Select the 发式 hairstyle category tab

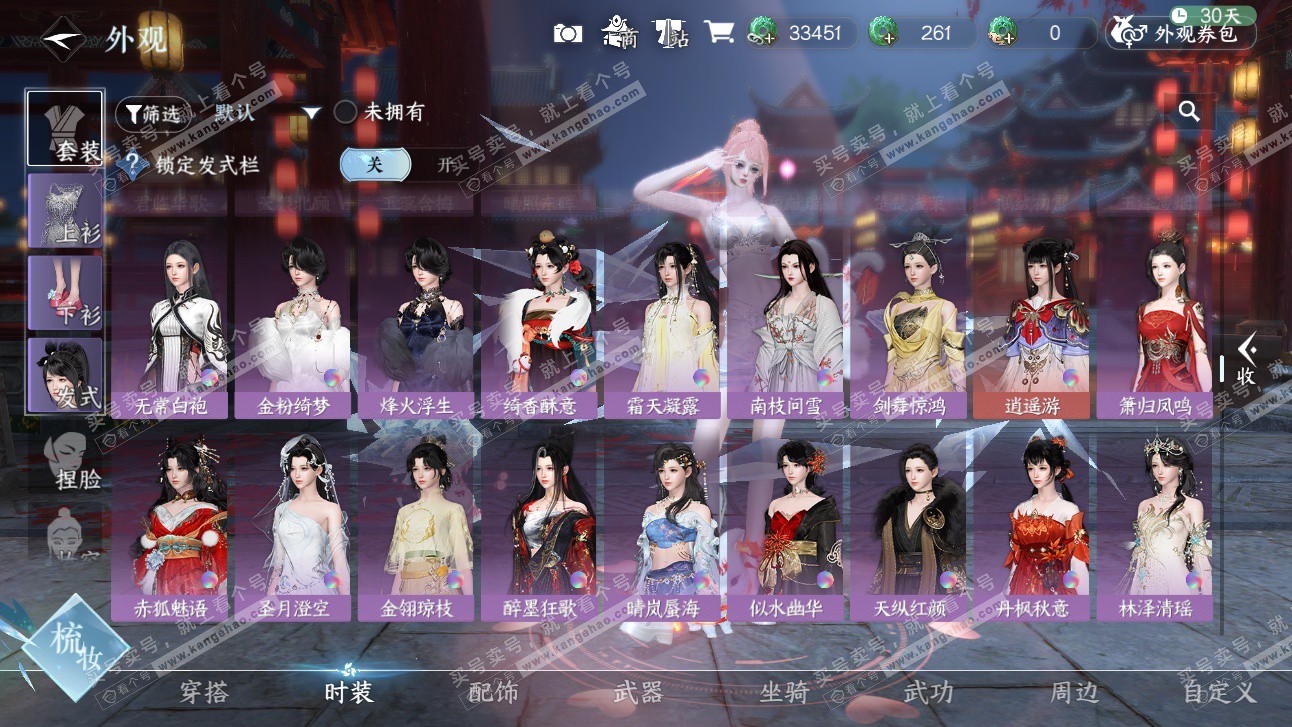click(x=65, y=375)
